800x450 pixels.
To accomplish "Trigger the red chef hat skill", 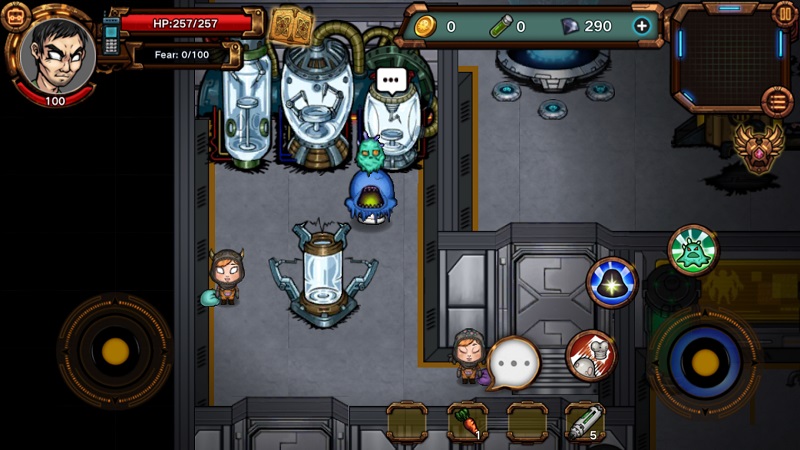I will coord(590,355).
